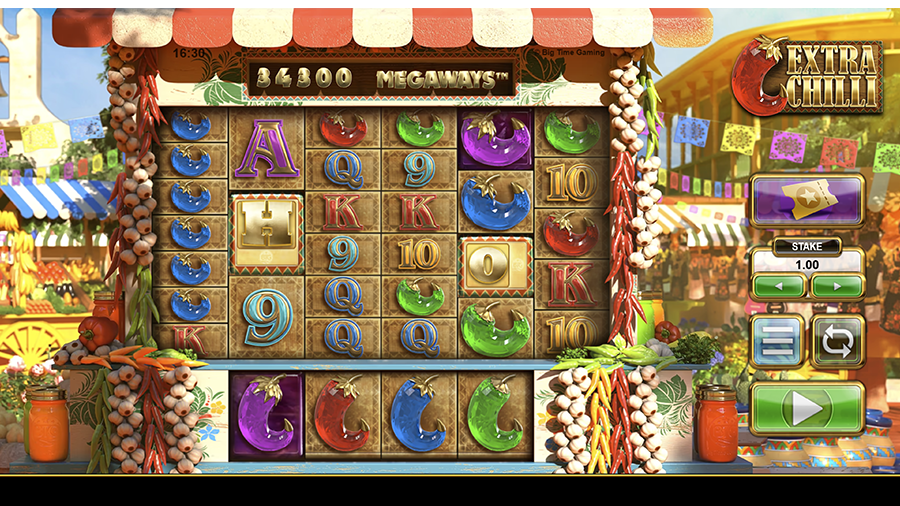This screenshot has height=506, width=900.
Task: Decrease the stake with the left arrow
Action: (x=779, y=286)
